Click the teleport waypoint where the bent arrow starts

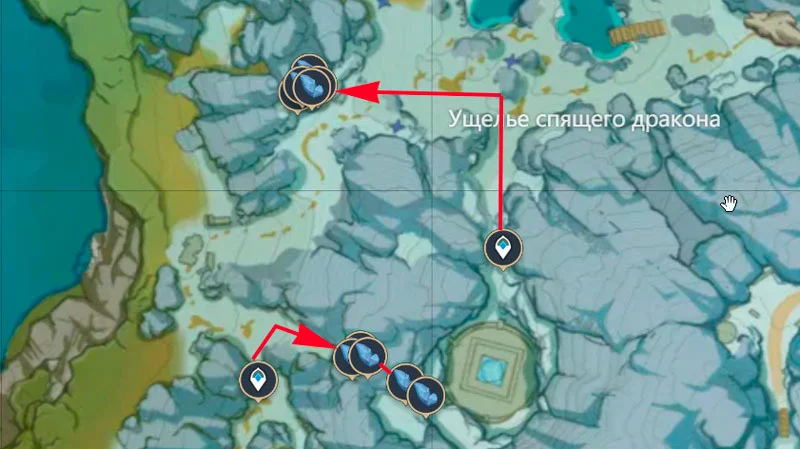pyautogui.click(x=259, y=380)
